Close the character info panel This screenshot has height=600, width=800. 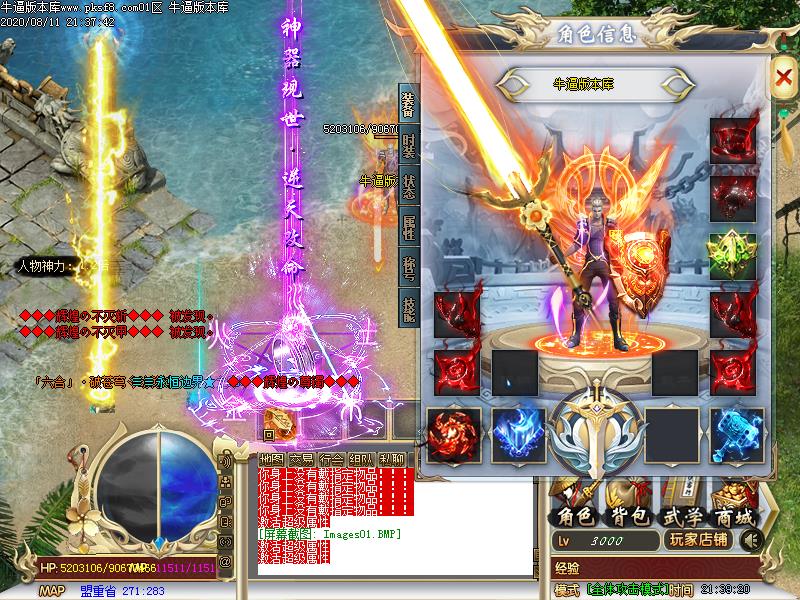(x=782, y=77)
